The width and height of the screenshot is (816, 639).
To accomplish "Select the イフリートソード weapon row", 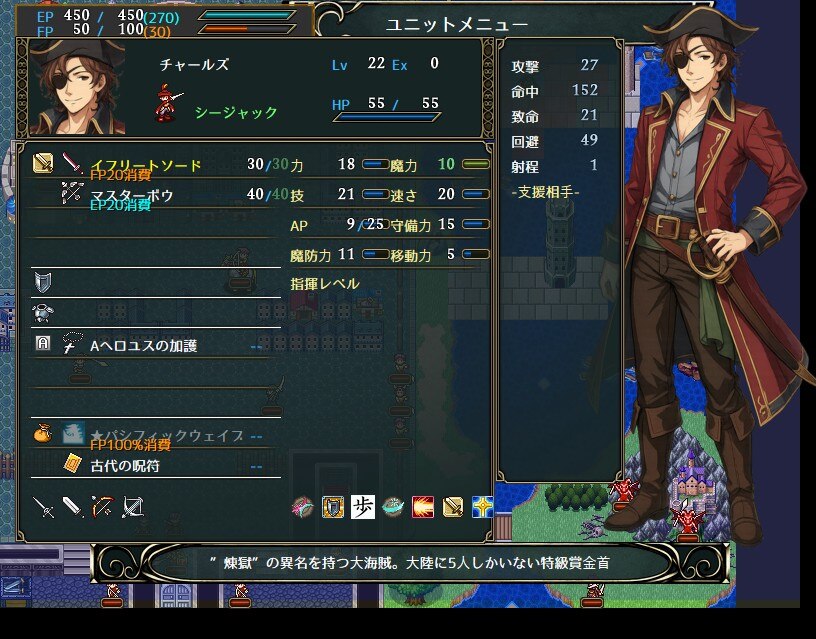I will click(x=145, y=165).
